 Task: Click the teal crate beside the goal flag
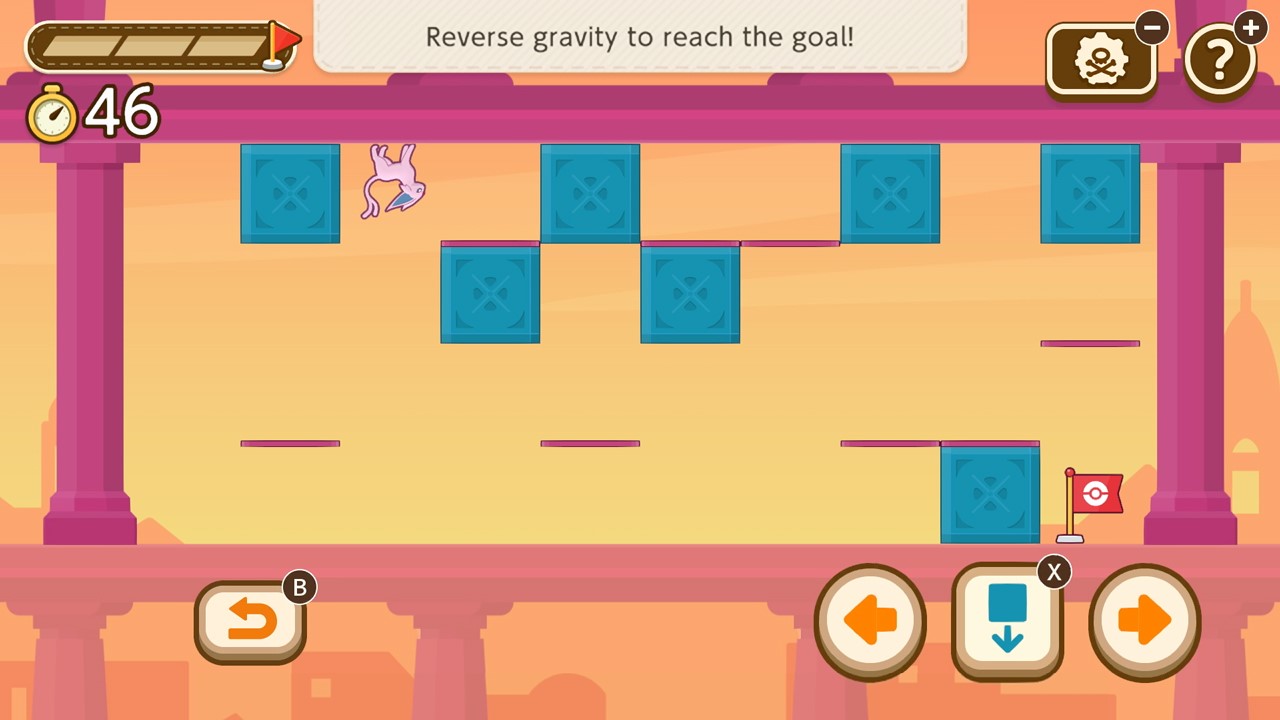989,493
